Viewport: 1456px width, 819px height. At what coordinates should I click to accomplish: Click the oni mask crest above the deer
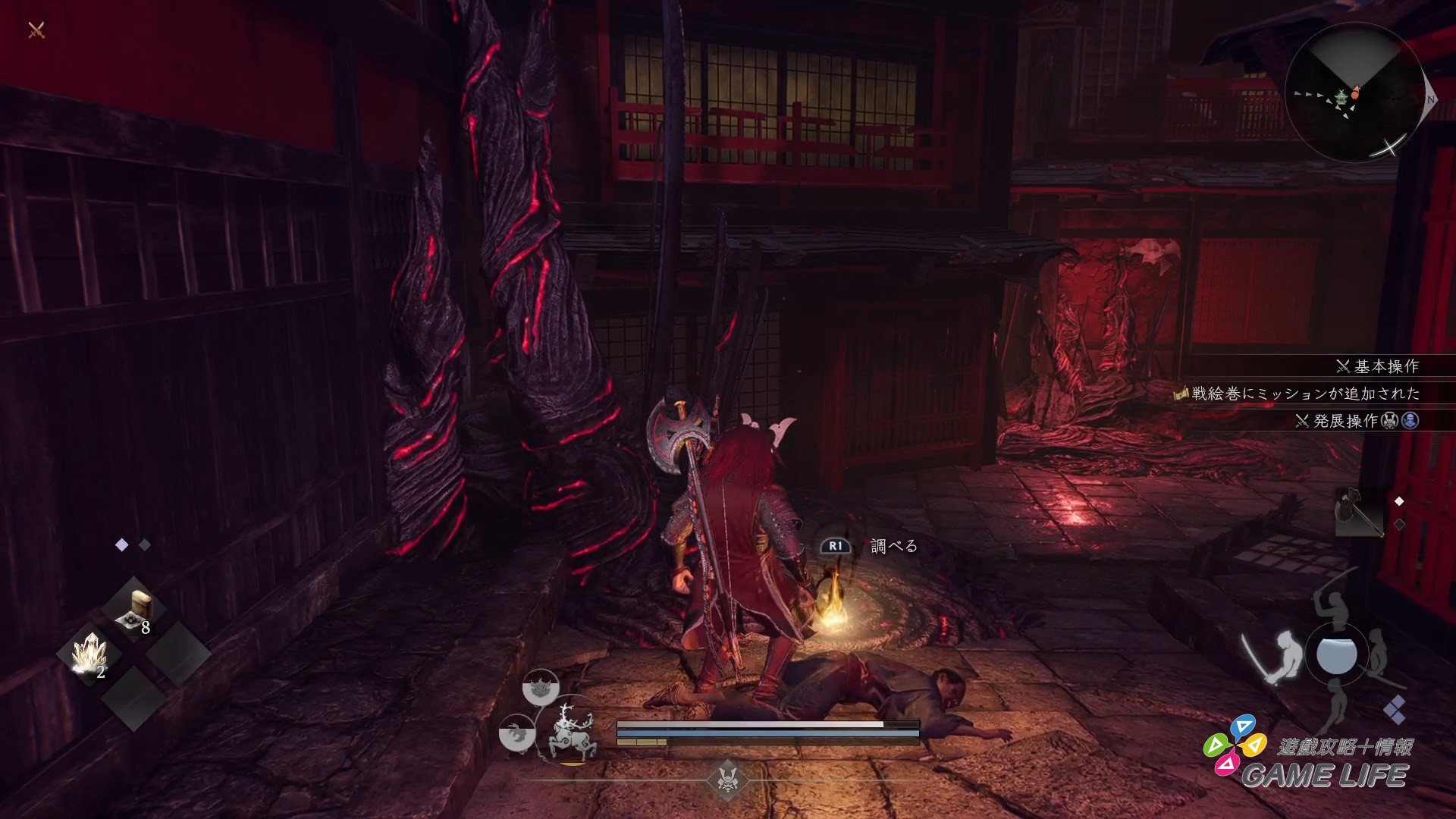tap(540, 688)
